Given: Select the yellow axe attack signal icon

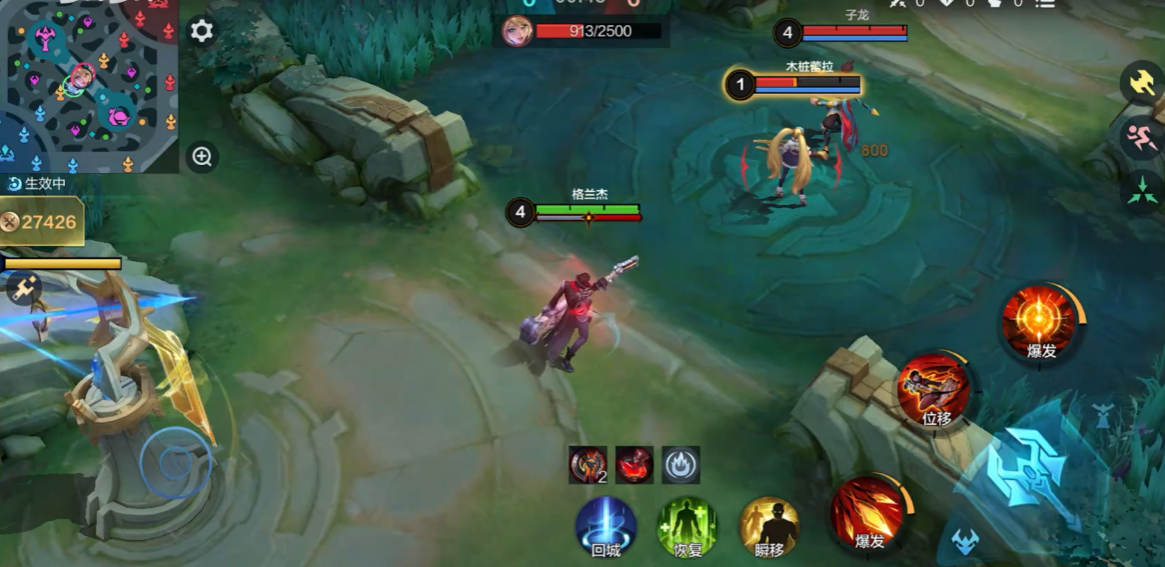Looking at the screenshot, I should [1141, 82].
